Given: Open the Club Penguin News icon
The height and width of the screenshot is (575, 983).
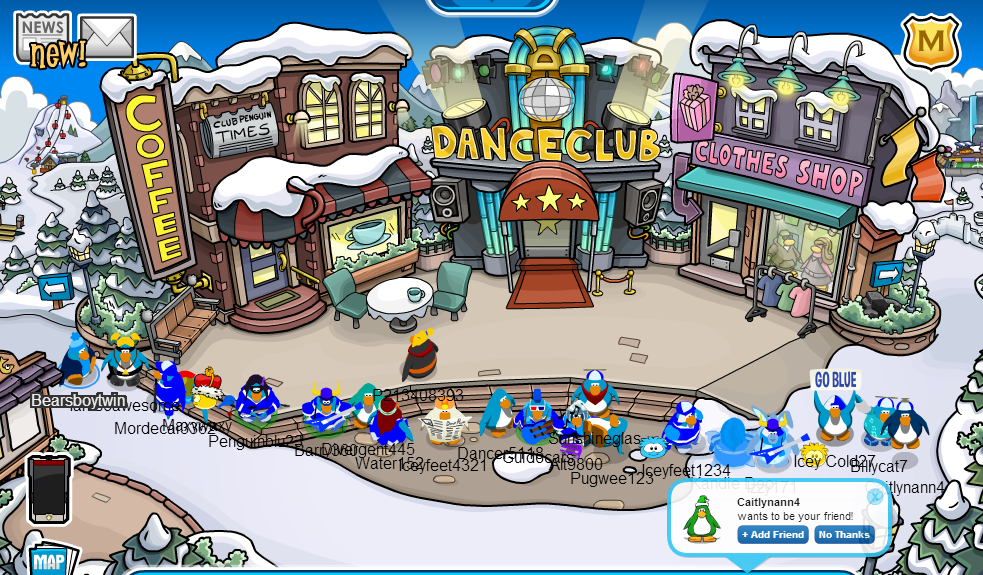Looking at the screenshot, I should tap(41, 40).
